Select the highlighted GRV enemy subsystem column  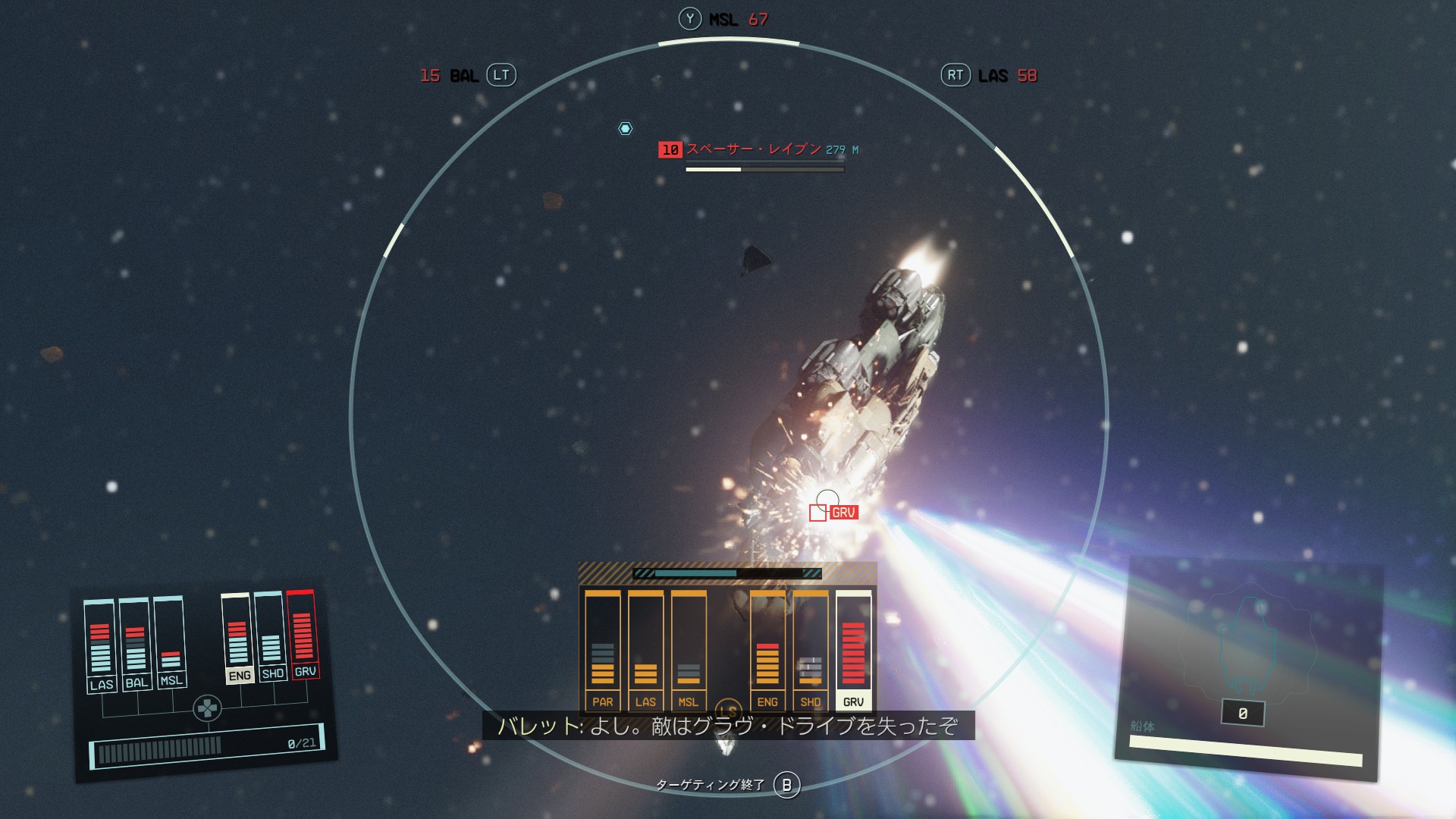pyautogui.click(x=853, y=650)
